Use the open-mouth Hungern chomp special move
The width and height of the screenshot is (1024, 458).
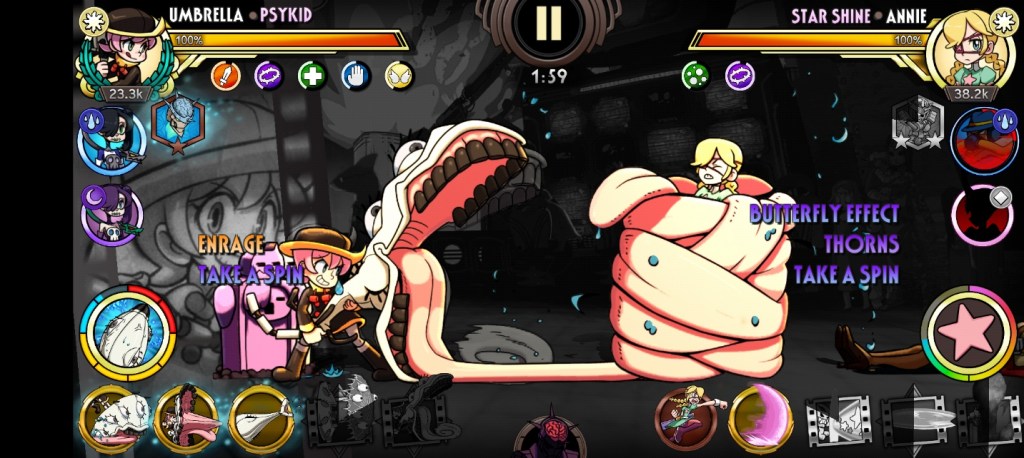(x=116, y=418)
